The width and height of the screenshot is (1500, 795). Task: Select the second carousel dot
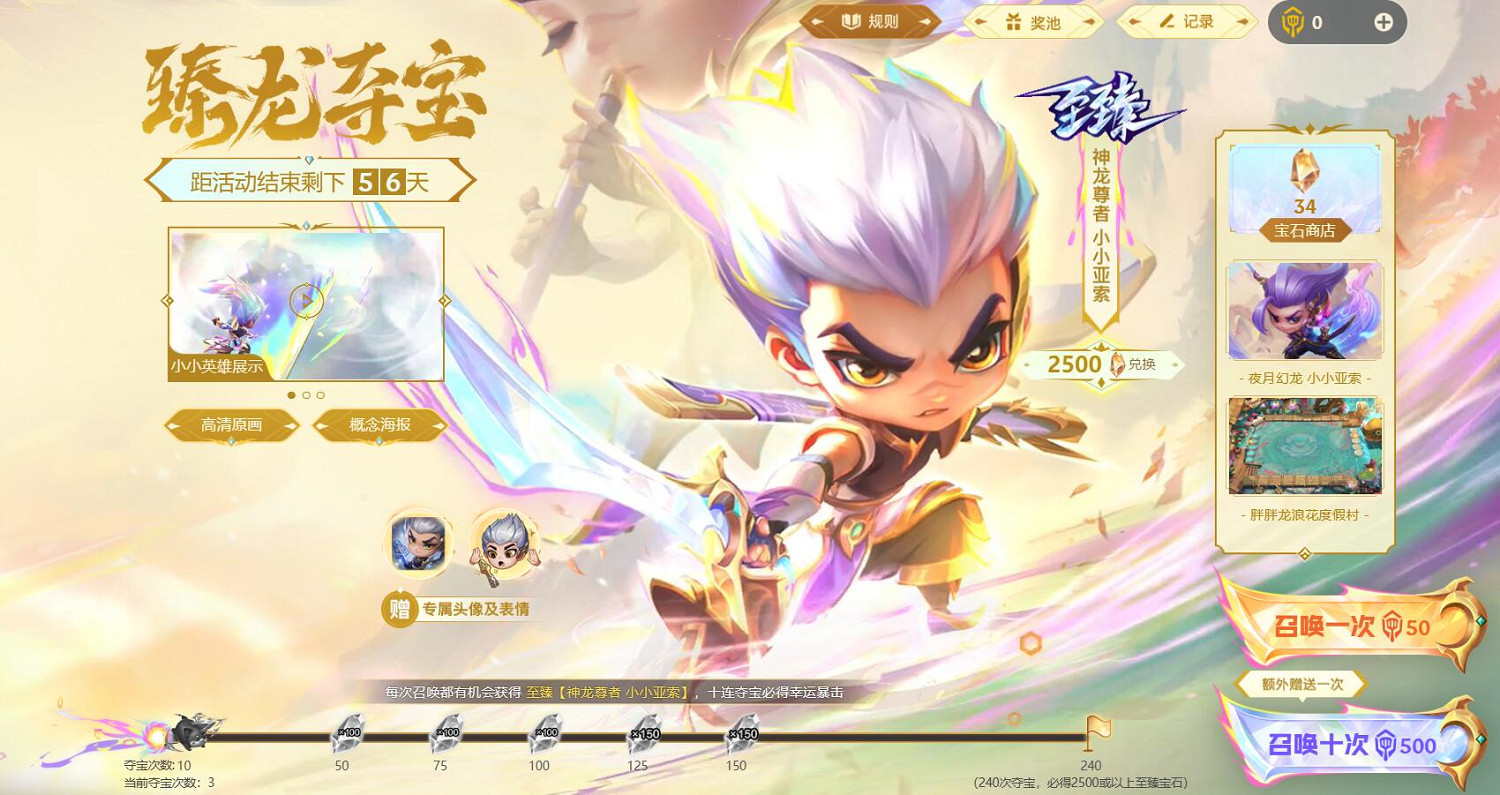[305, 395]
